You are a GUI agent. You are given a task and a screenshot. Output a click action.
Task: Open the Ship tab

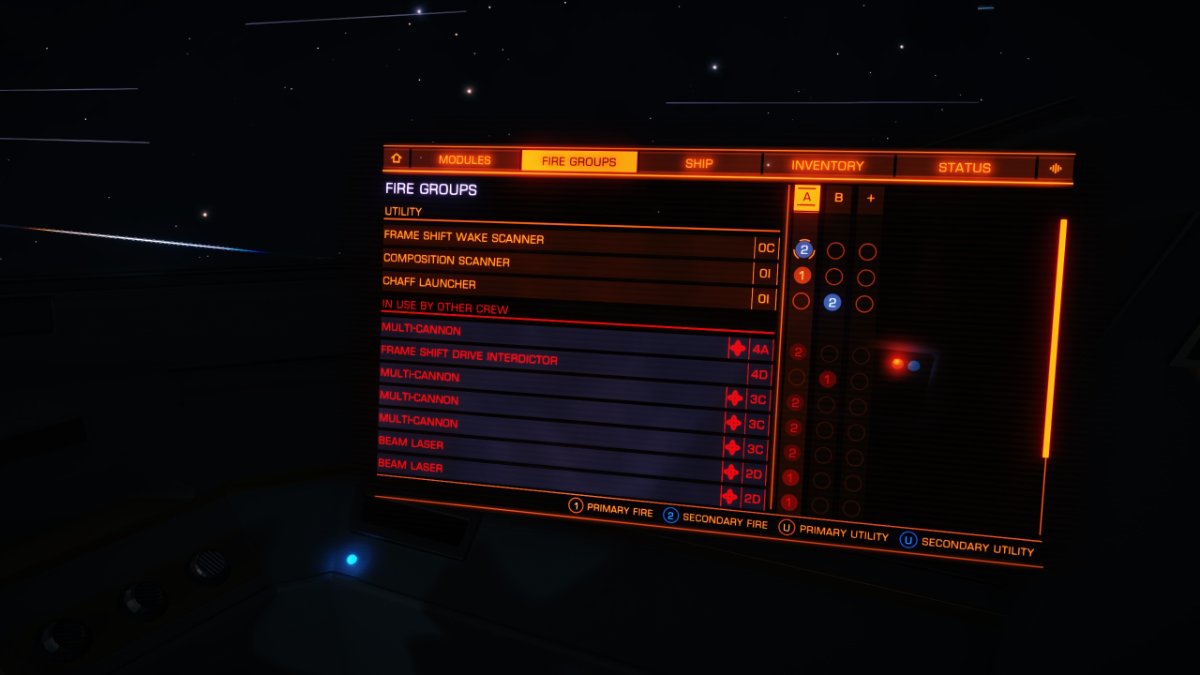tap(699, 164)
